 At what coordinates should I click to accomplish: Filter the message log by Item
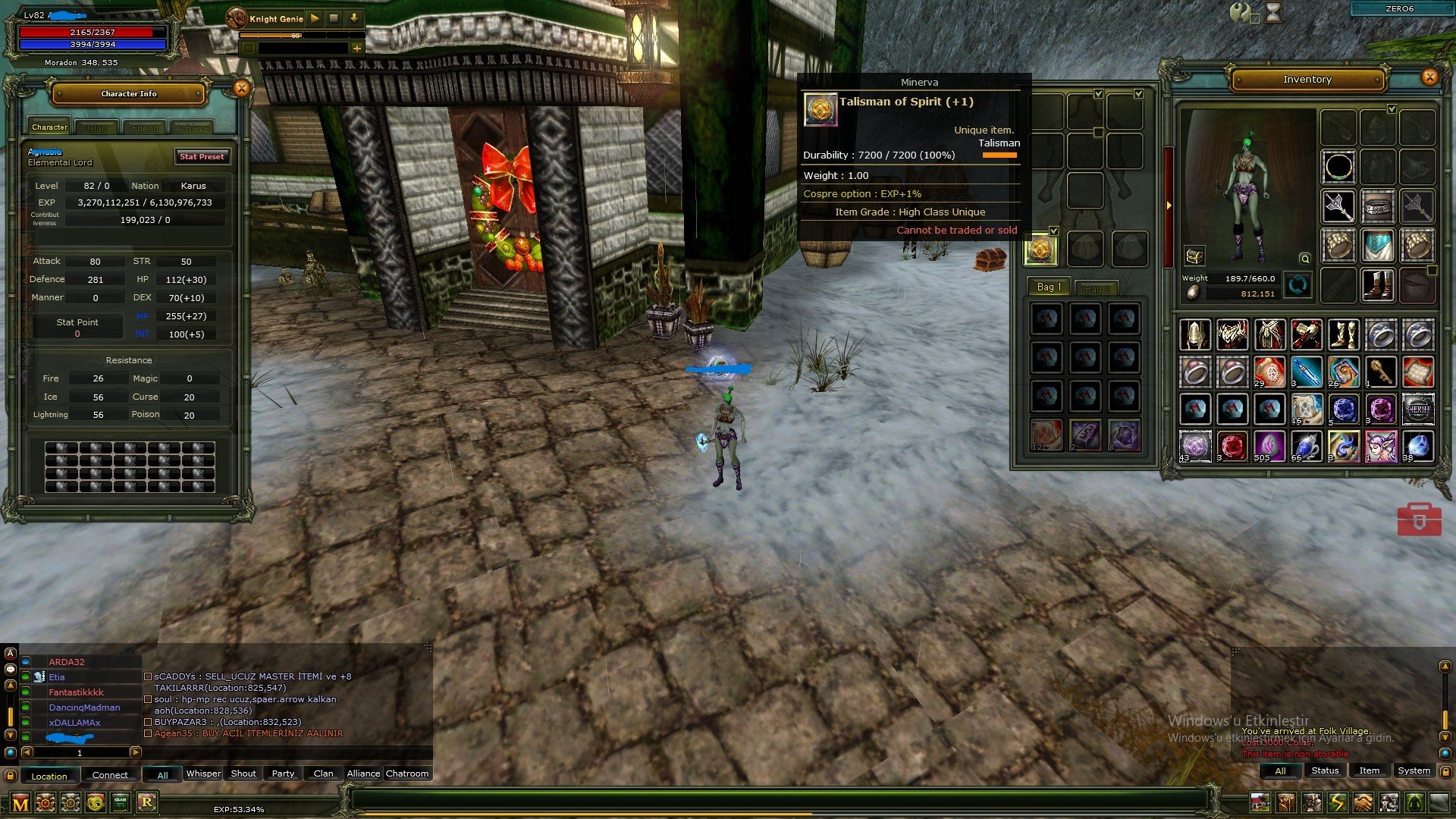tap(1369, 770)
